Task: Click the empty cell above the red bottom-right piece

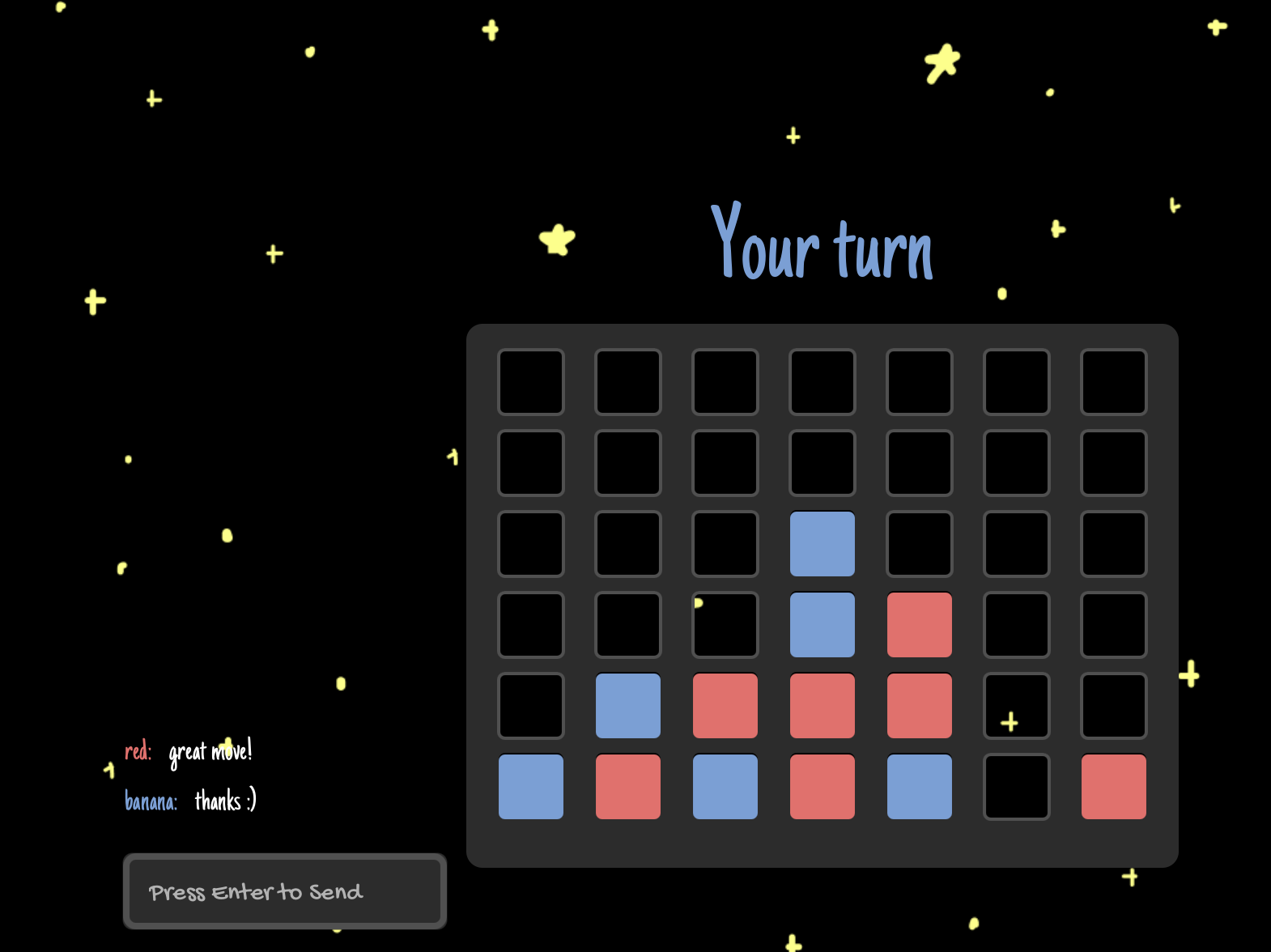Action: click(x=1113, y=704)
